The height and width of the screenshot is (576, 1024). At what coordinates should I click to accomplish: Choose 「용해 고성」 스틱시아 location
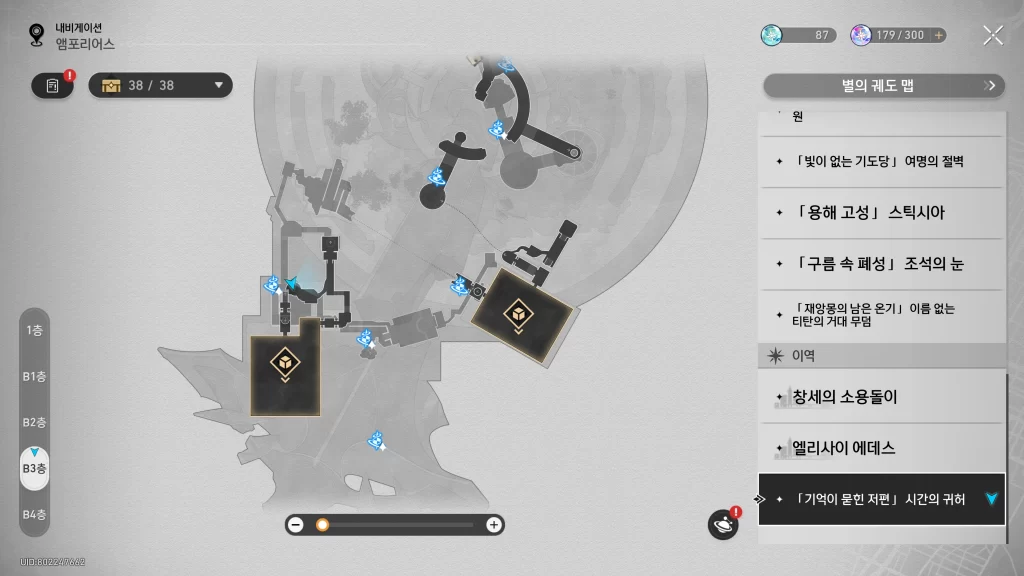click(880, 213)
